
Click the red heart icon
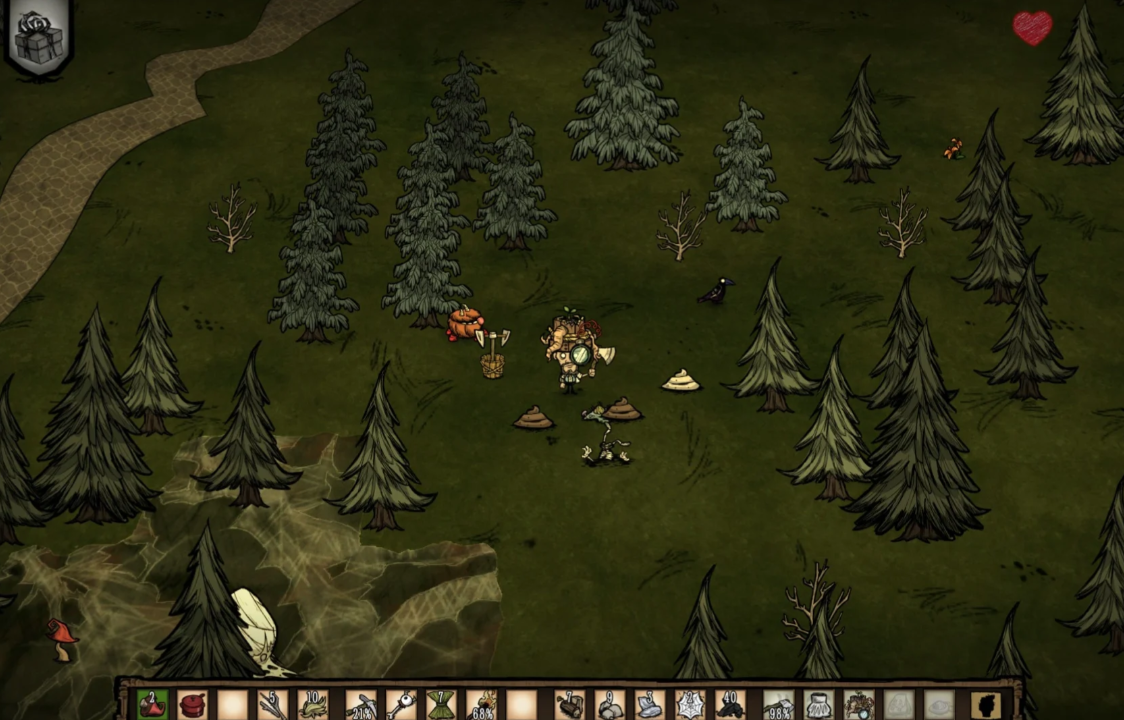[1032, 28]
